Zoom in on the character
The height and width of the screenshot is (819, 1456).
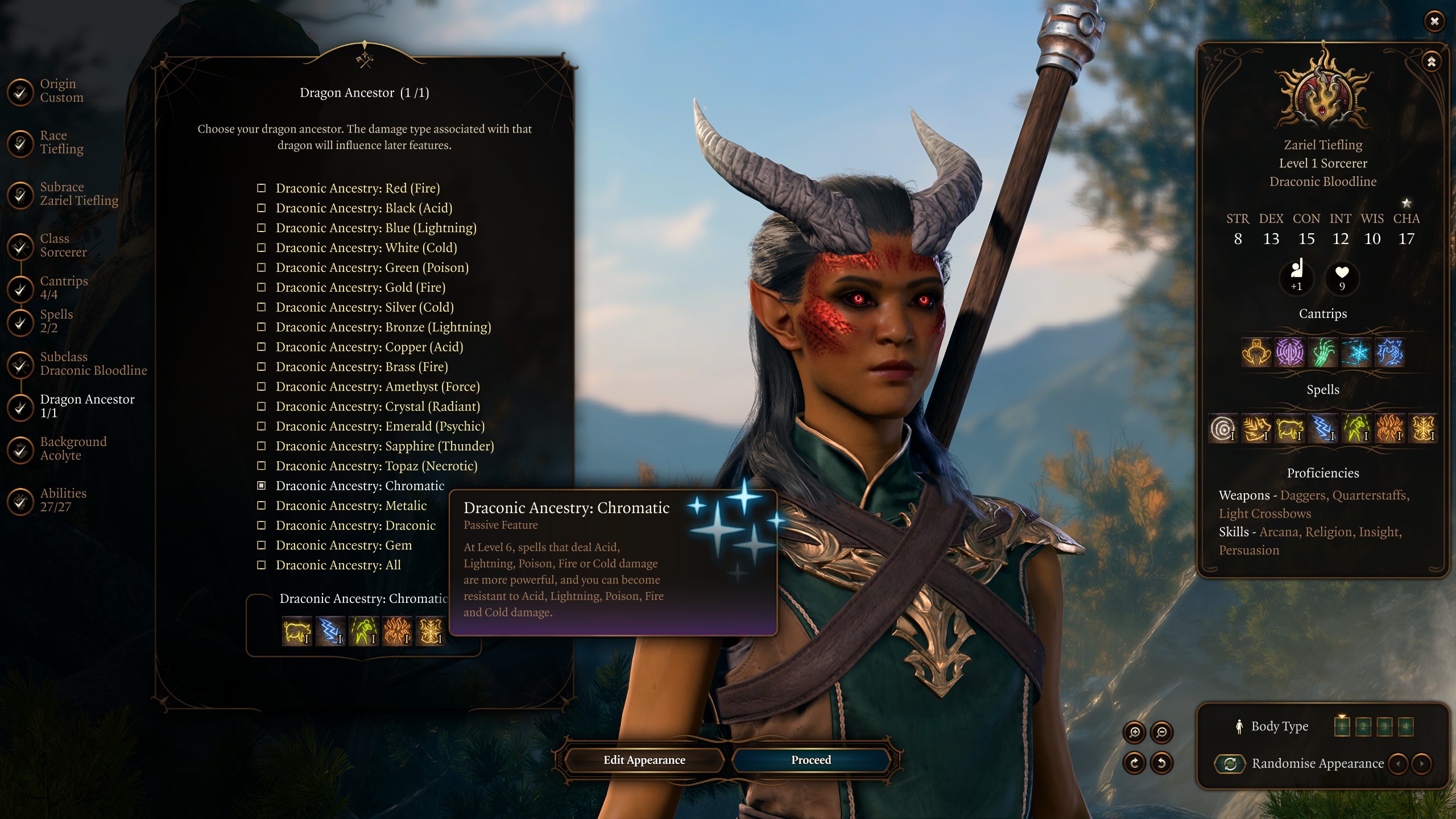point(1135,732)
